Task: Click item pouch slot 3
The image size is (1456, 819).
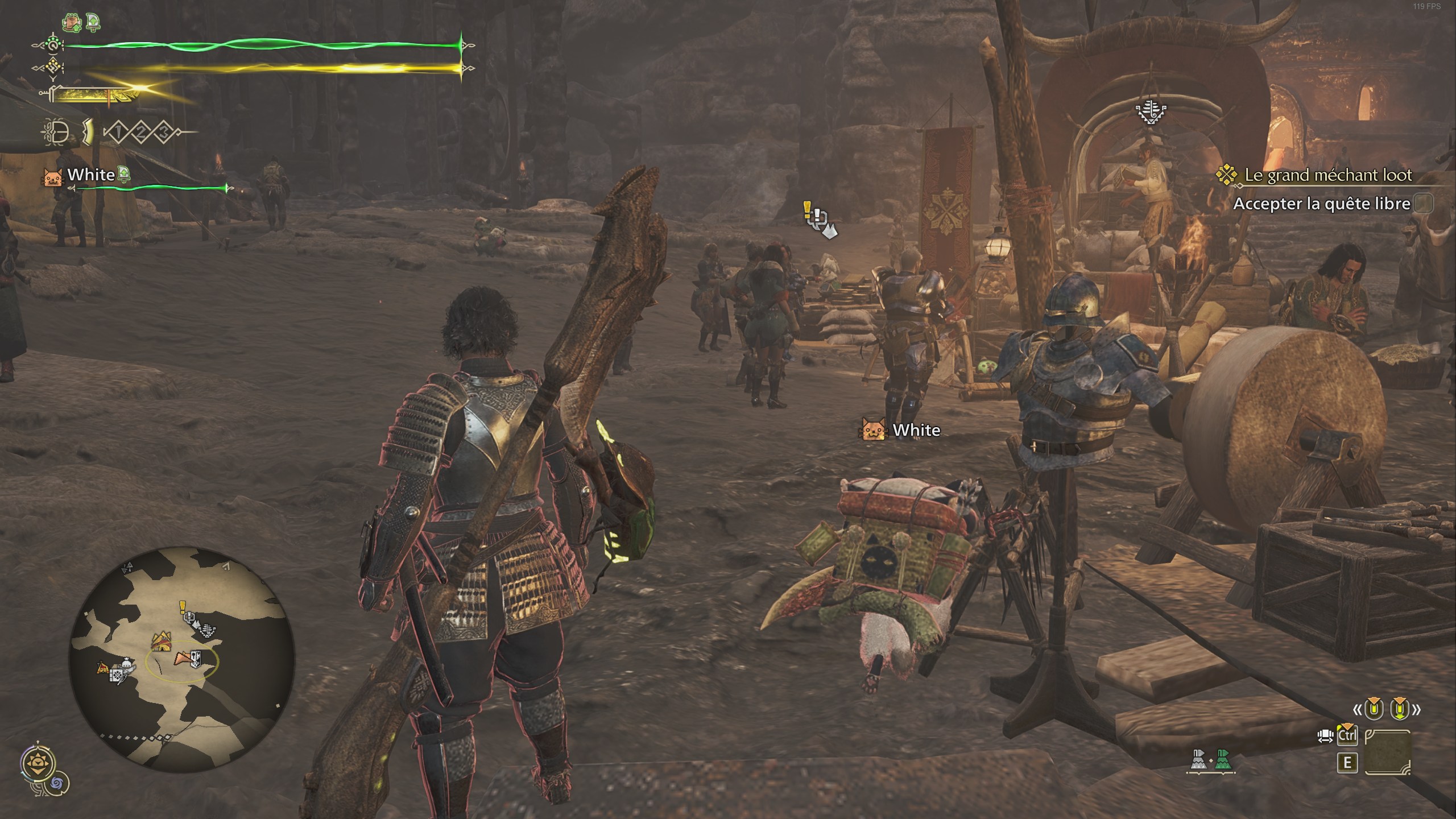Action: coord(163,133)
